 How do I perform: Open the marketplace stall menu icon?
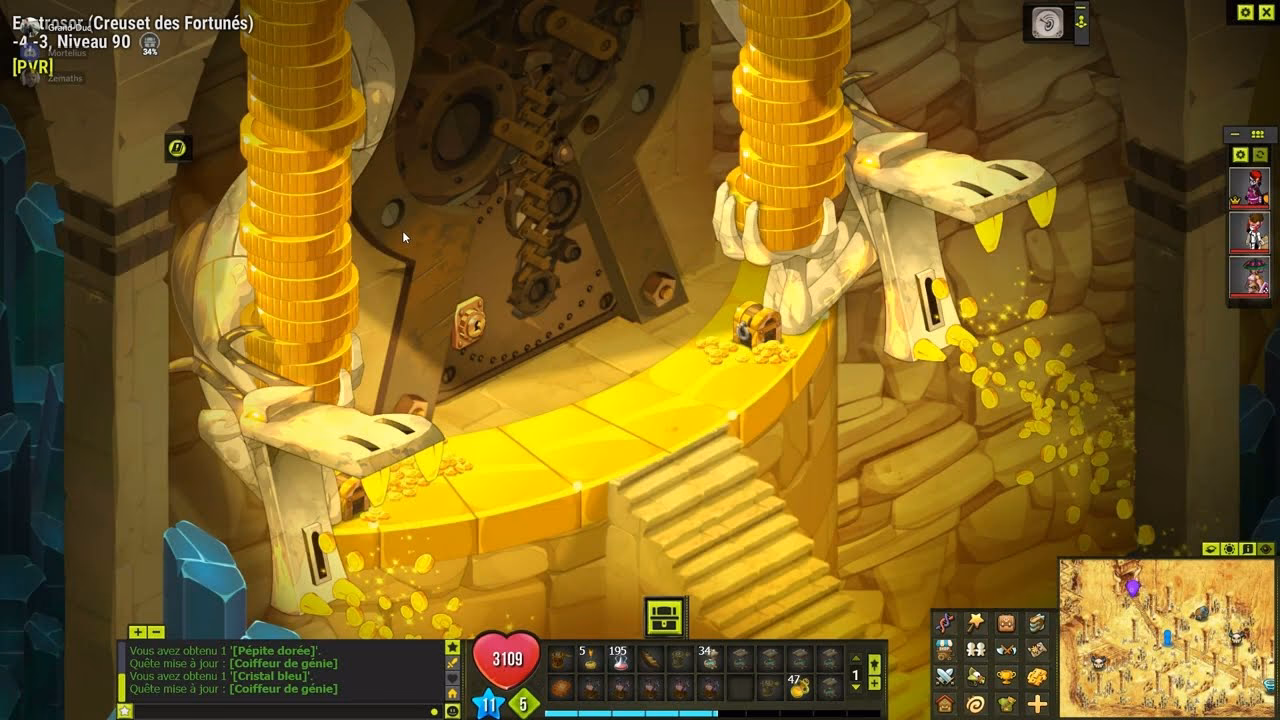click(x=945, y=650)
